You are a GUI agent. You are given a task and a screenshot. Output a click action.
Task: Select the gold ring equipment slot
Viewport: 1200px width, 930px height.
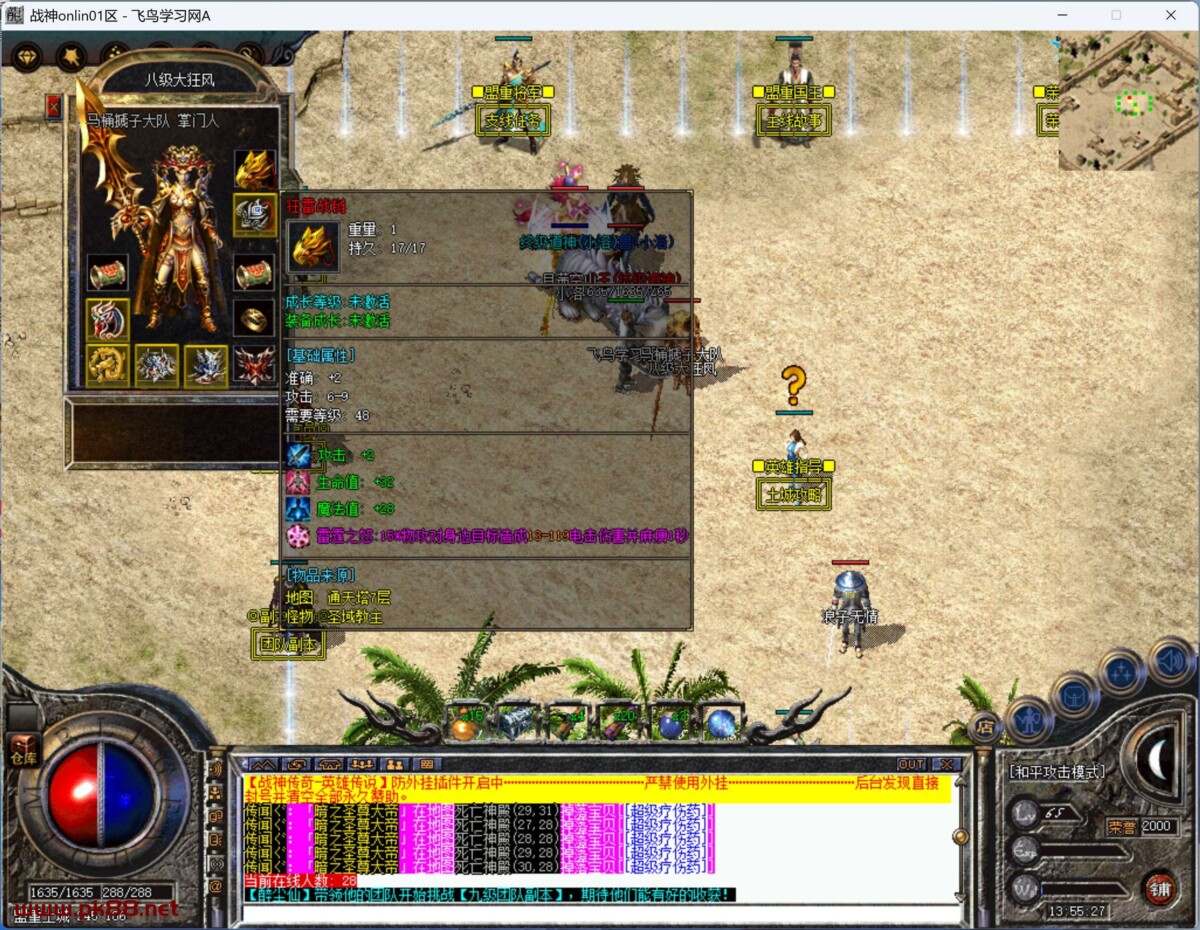point(255,318)
